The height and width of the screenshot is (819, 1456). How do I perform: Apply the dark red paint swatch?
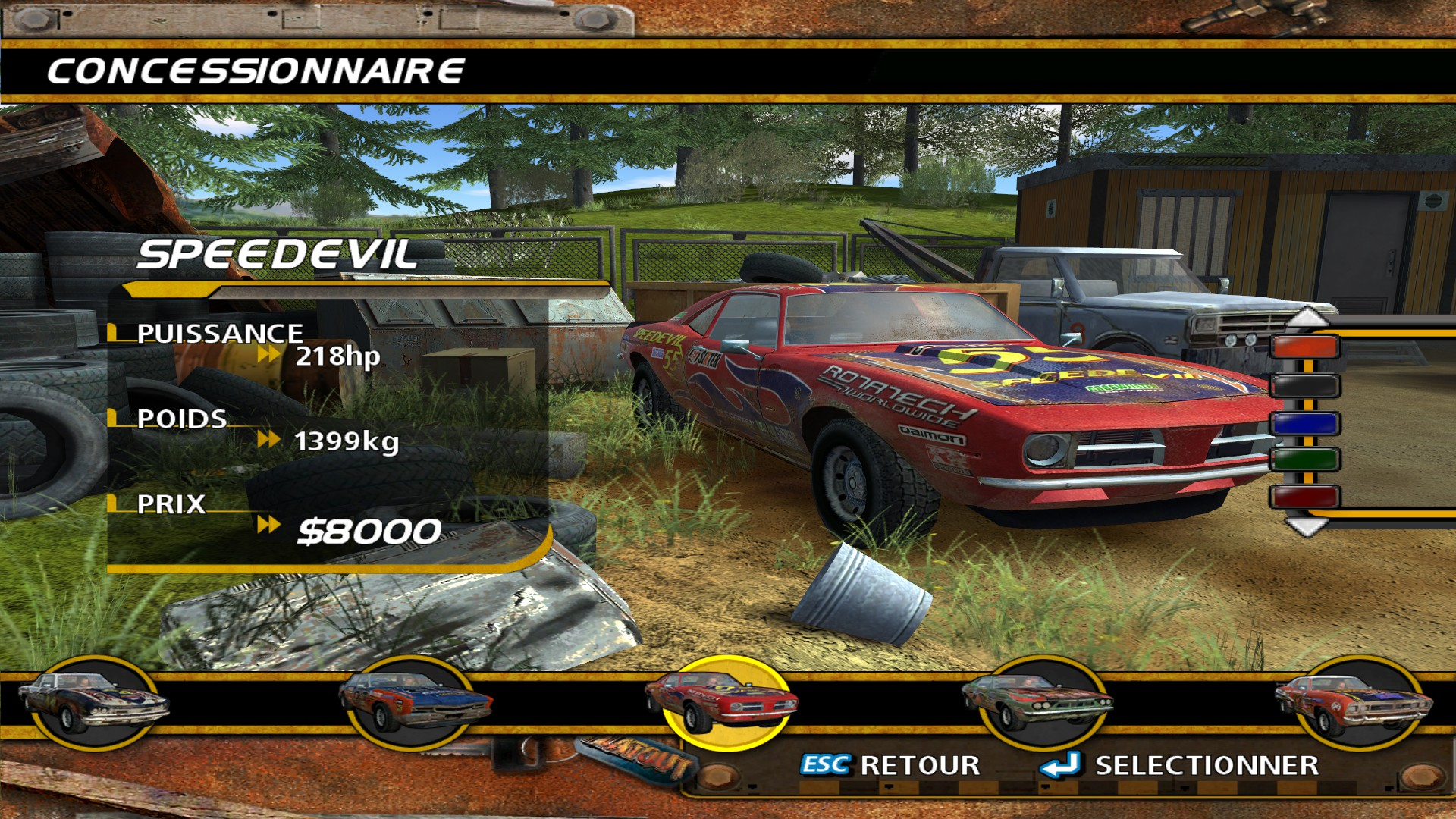tap(1304, 497)
